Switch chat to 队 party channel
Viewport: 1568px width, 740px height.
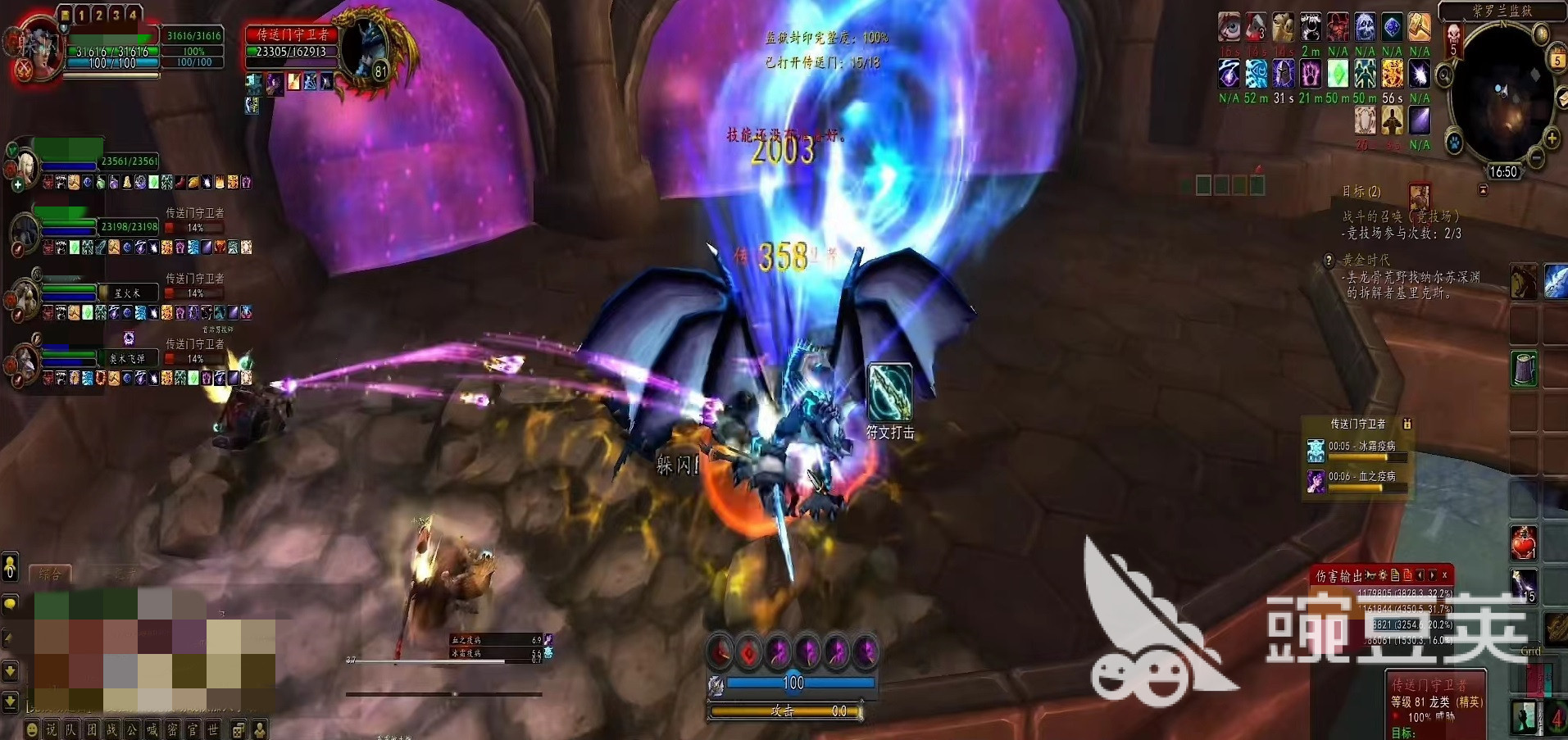[71, 729]
